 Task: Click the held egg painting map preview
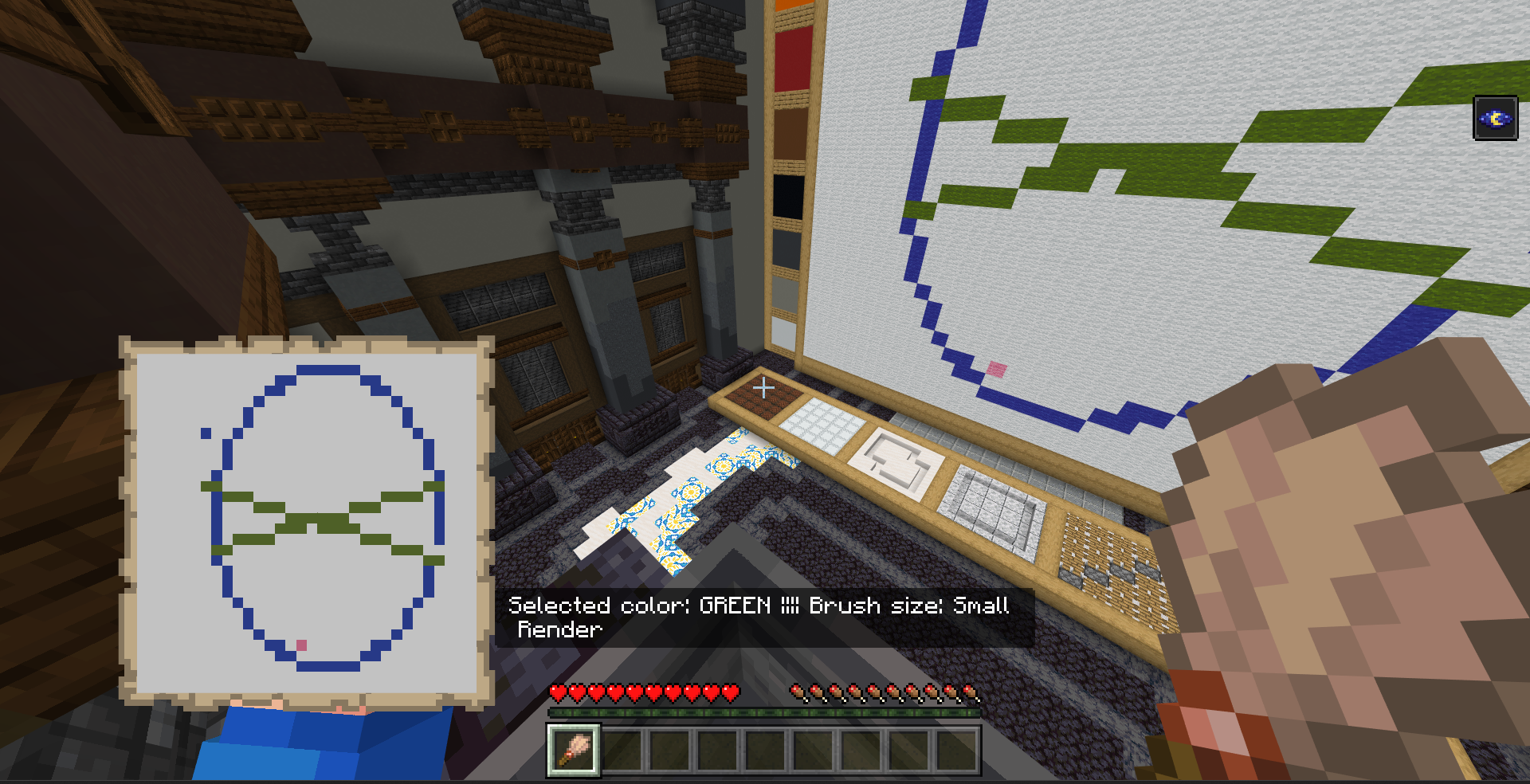pyautogui.click(x=307, y=522)
